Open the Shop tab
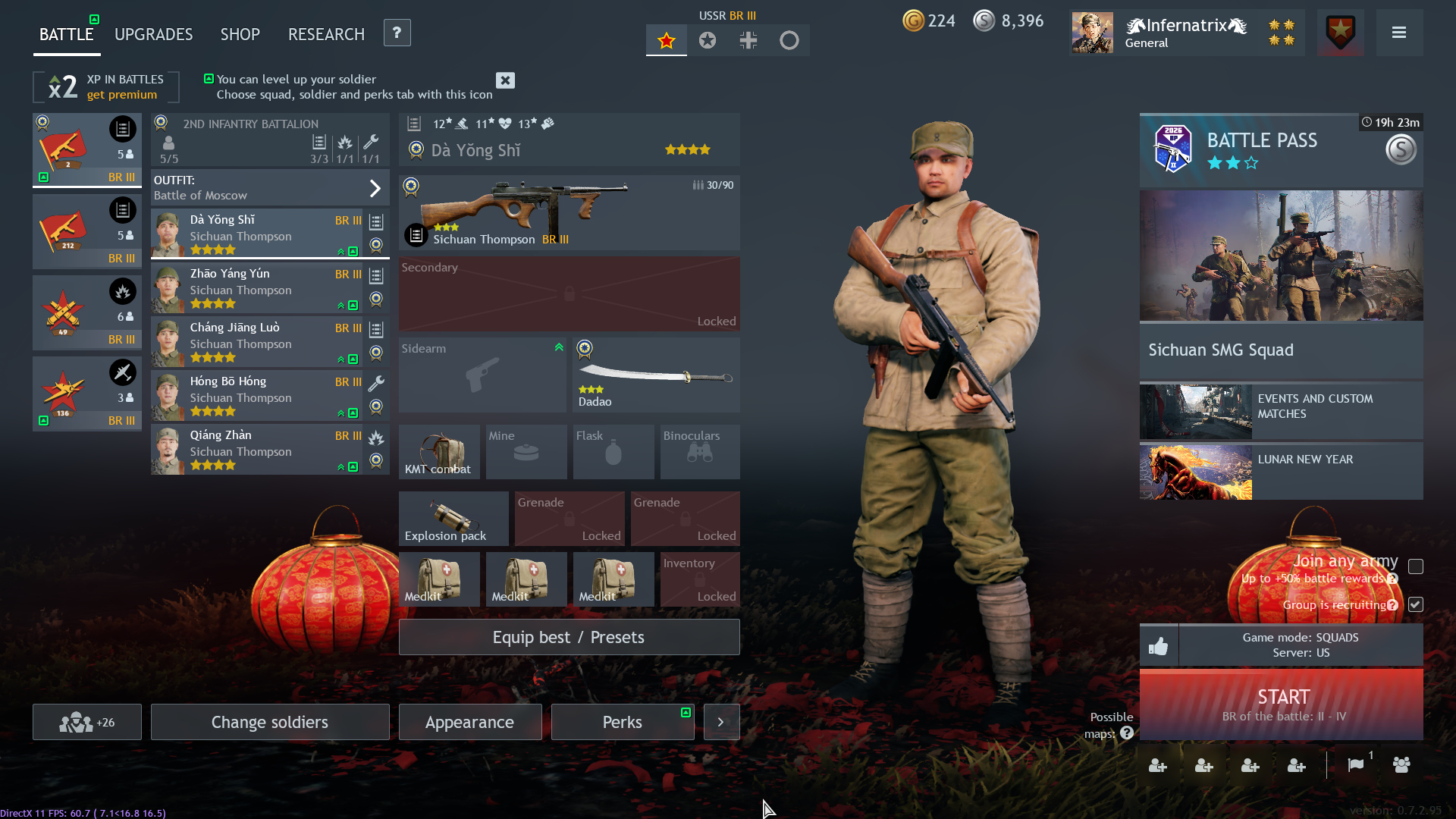Viewport: 1456px width, 819px height. pos(240,34)
